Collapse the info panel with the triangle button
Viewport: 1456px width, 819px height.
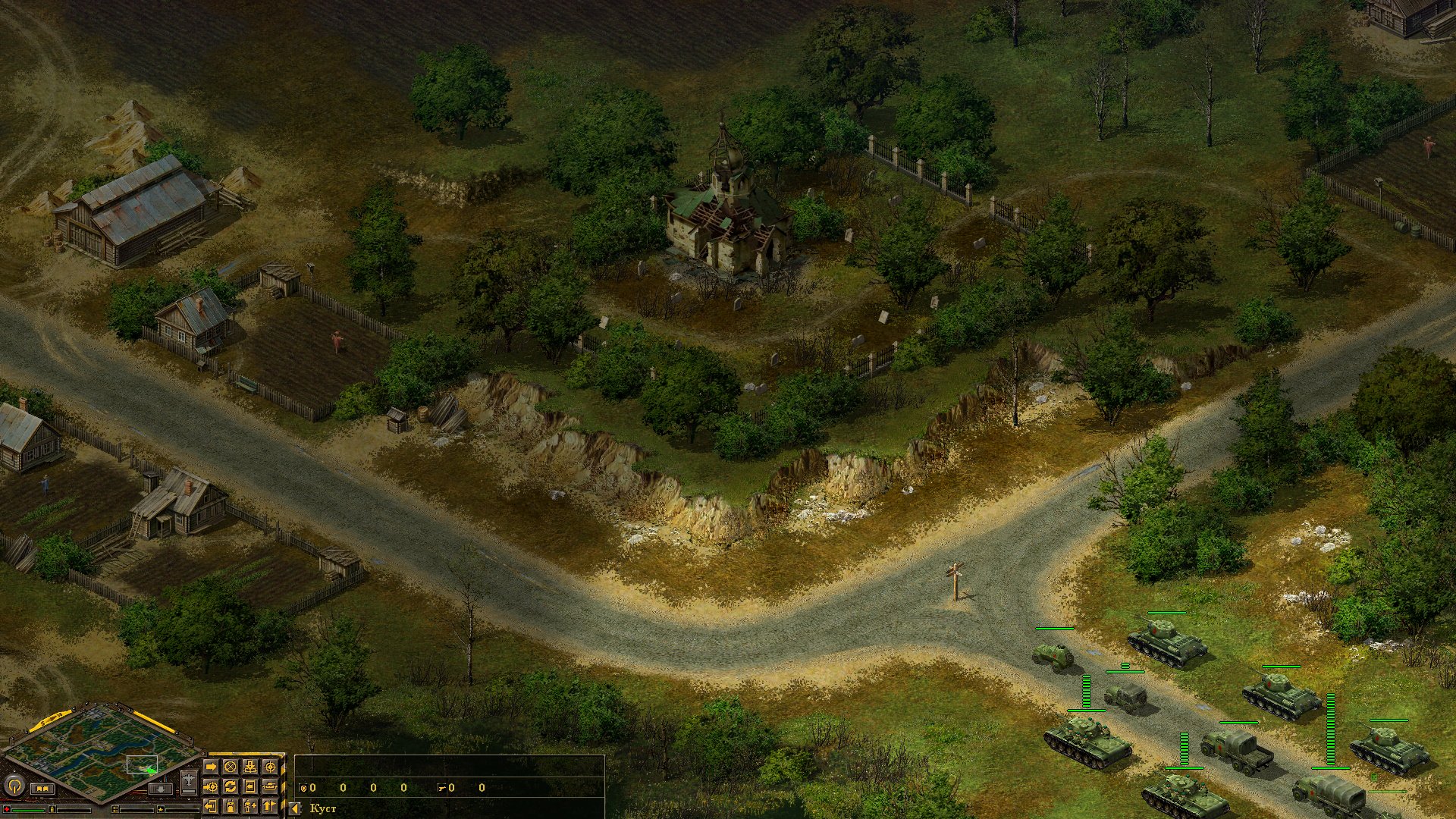click(x=295, y=808)
